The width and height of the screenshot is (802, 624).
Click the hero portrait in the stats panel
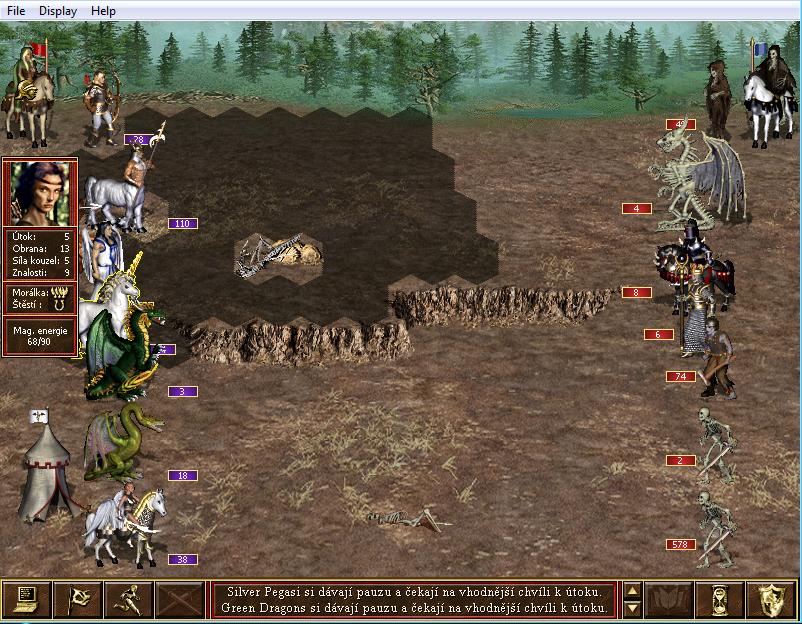tap(40, 193)
